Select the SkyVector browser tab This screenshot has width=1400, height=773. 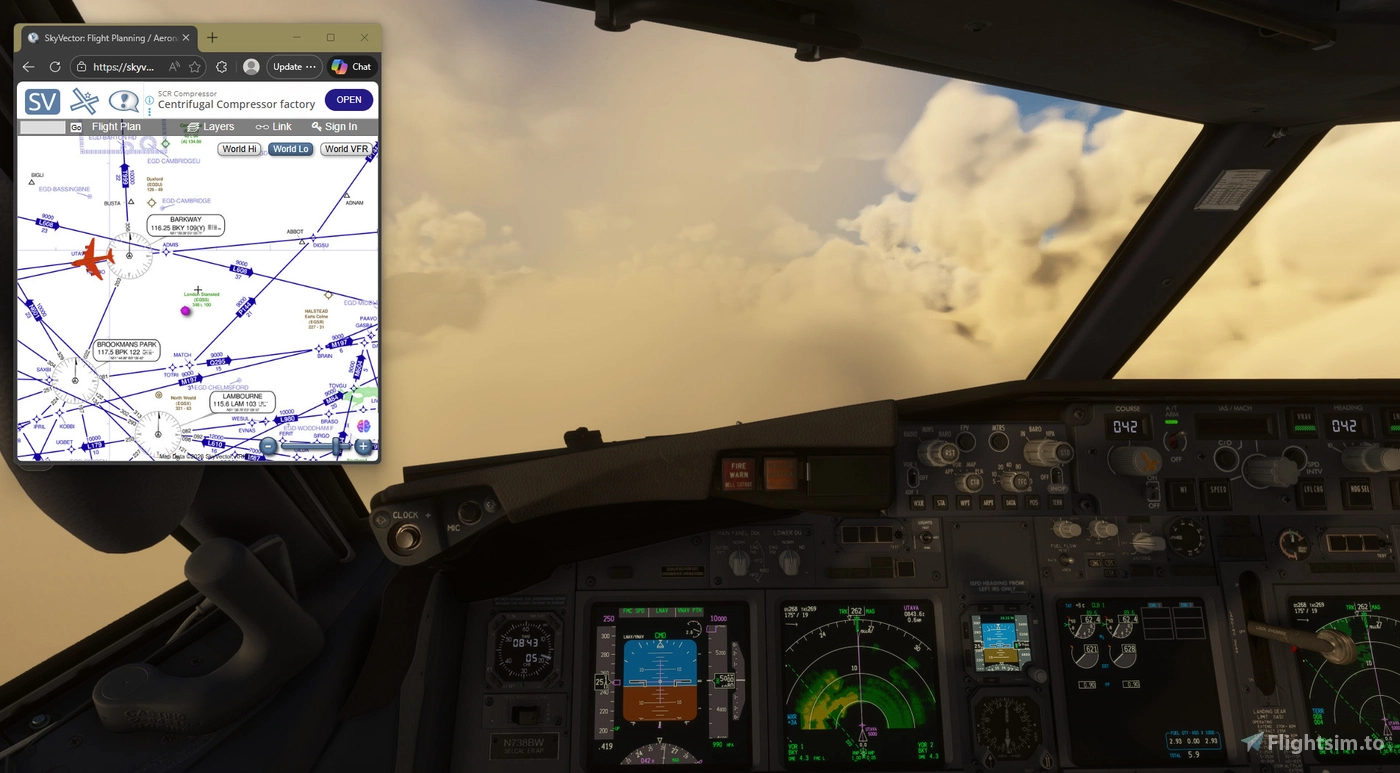107,37
